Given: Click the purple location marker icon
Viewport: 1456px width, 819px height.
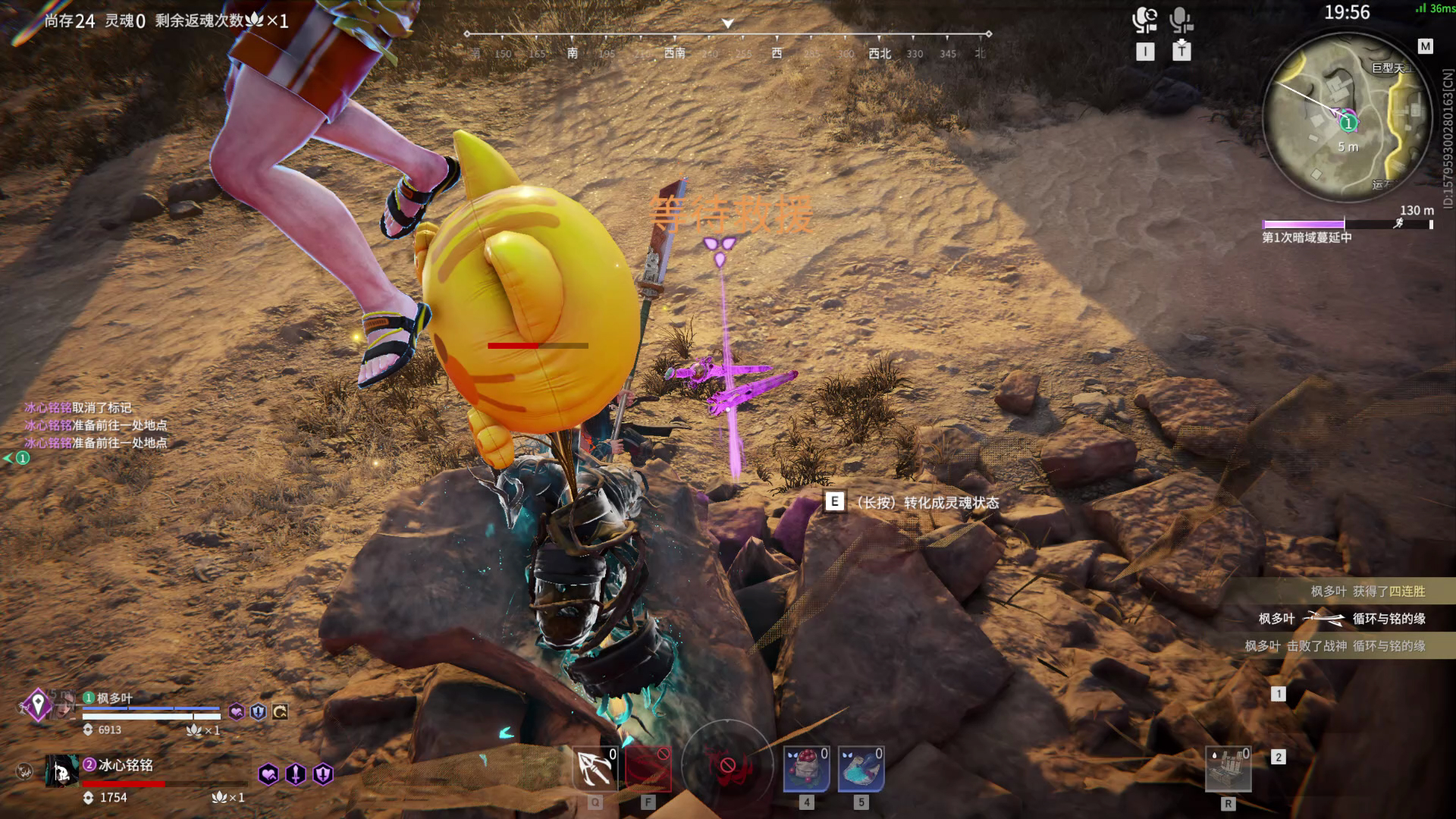Looking at the screenshot, I should [x=38, y=704].
